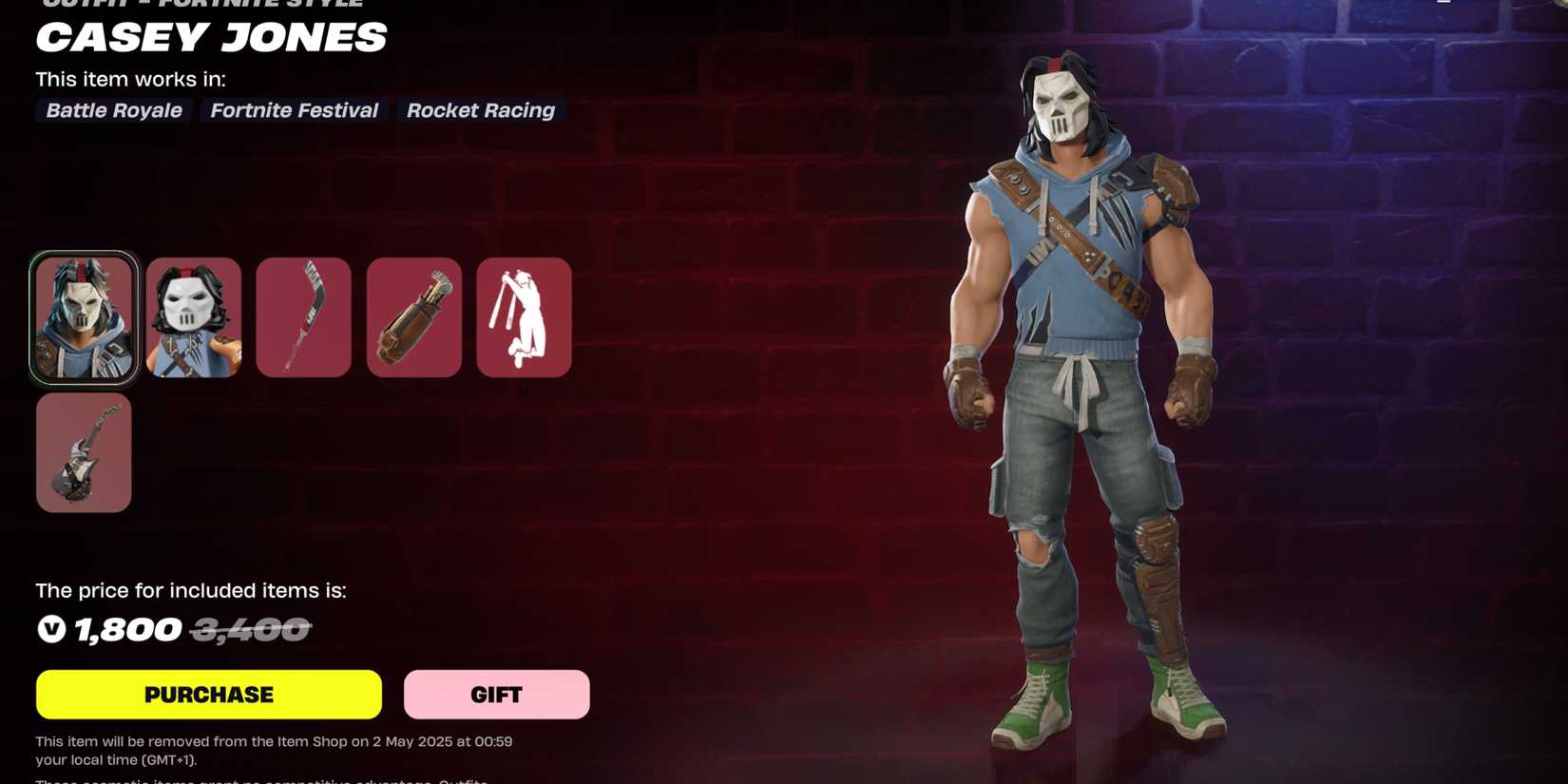
Task: Click the Outfit - Fortnite Style label
Action: (x=198, y=5)
